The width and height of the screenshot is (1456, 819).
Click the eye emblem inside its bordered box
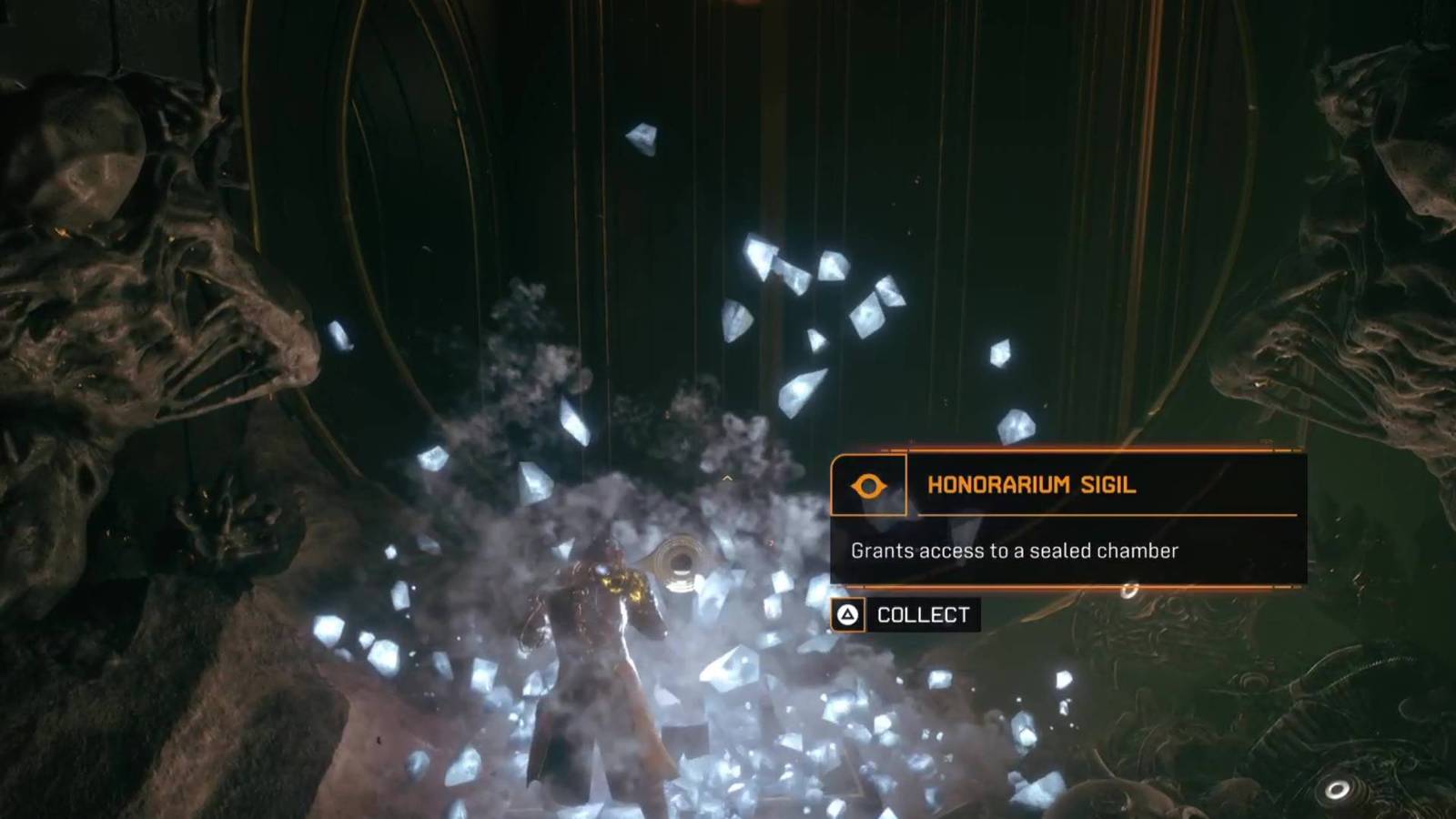(869, 487)
